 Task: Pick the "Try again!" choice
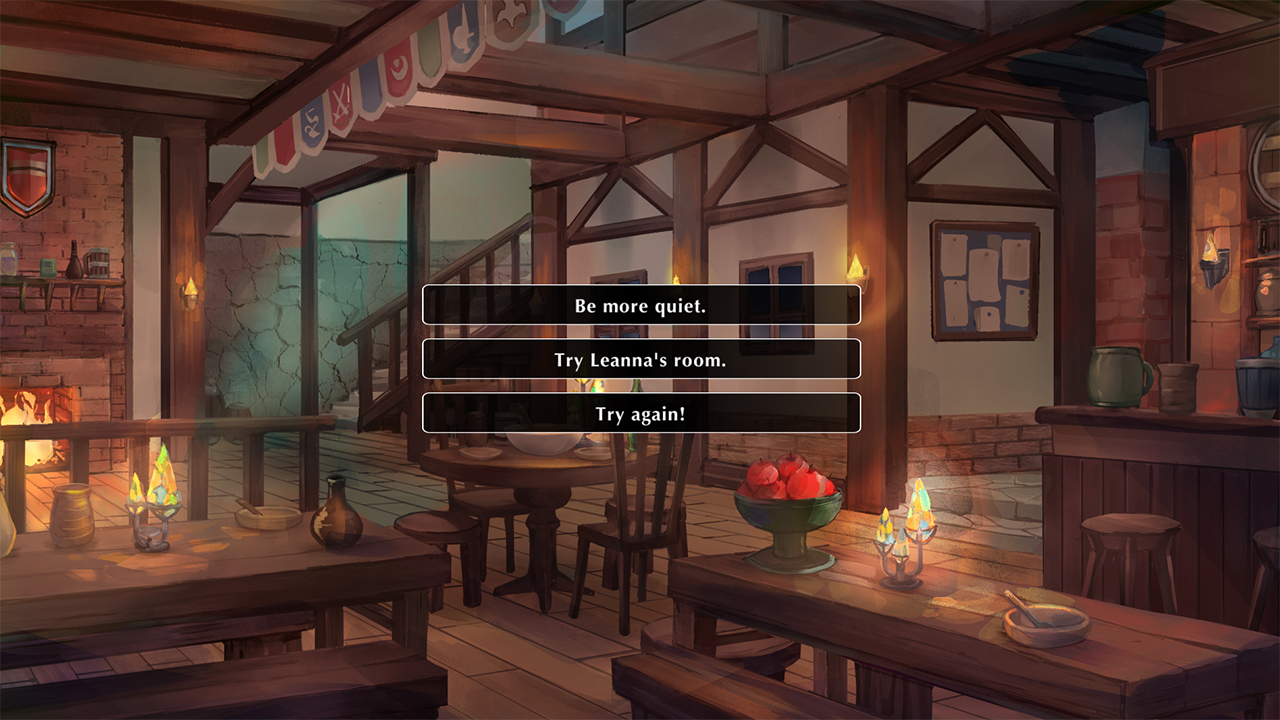coord(641,412)
